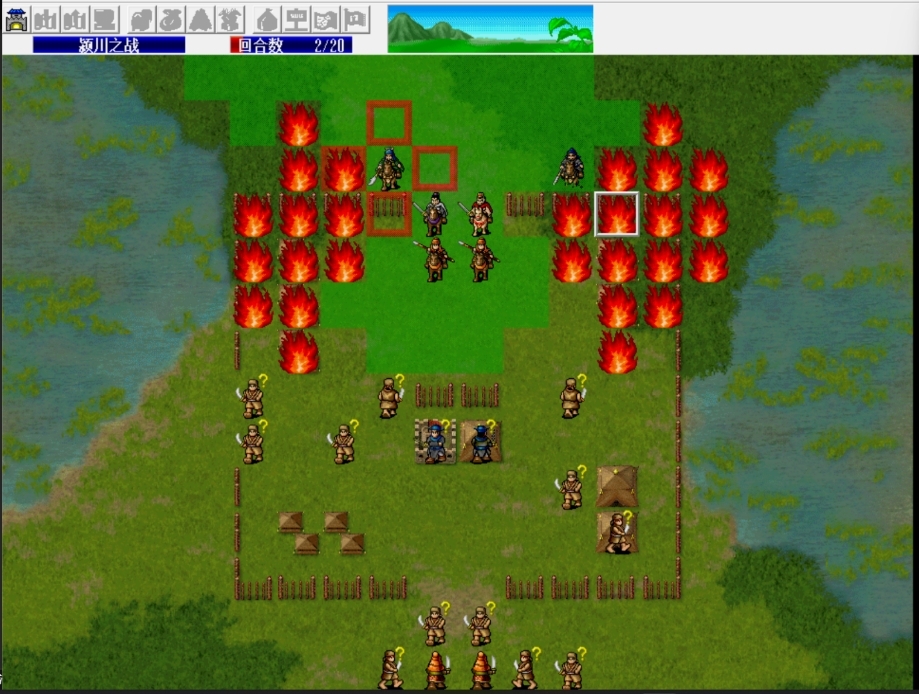920x695 pixels.
Task: Select the empty red-outlined tile above the officer
Action: click(389, 123)
